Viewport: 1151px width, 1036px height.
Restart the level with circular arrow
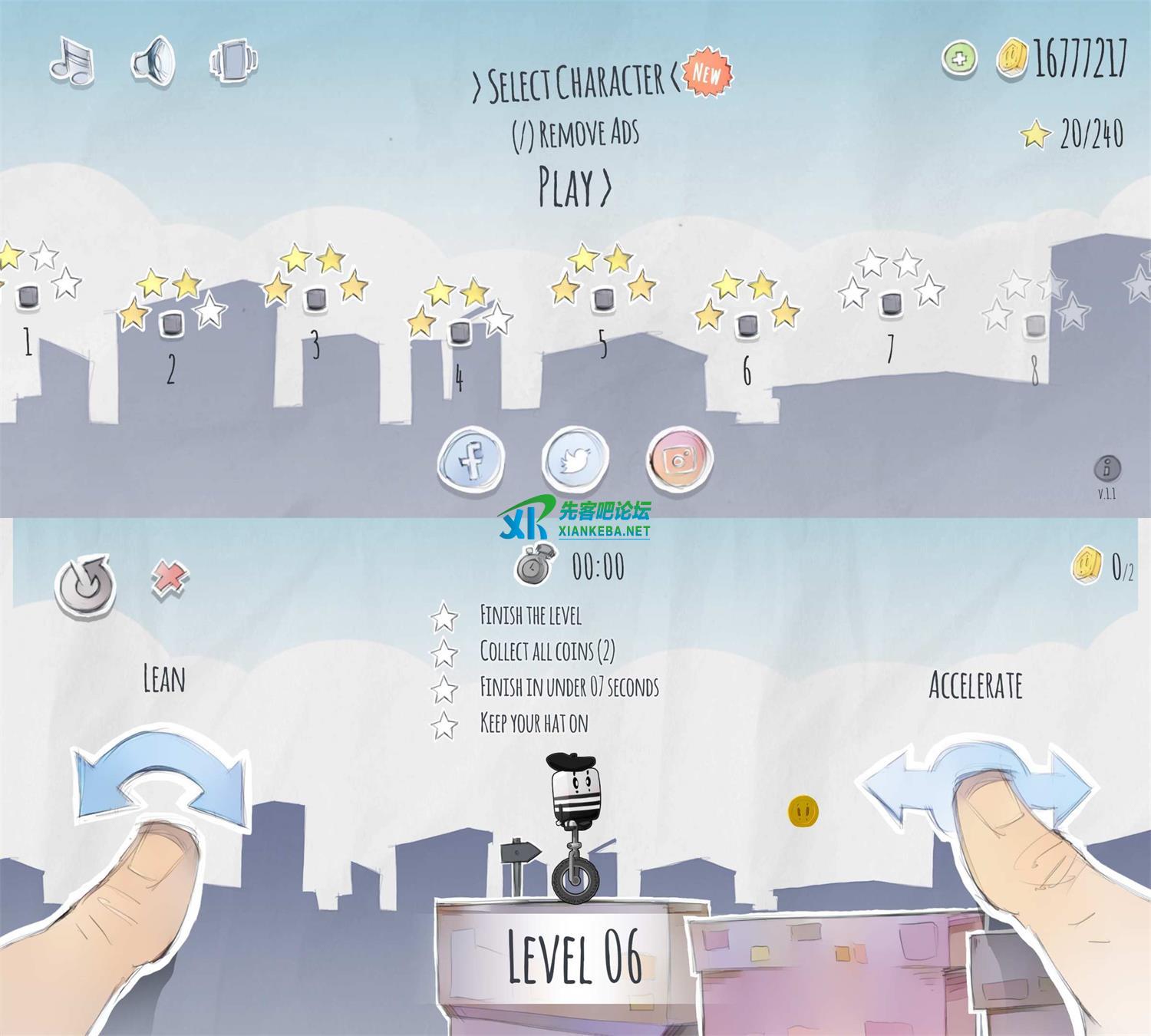pyautogui.click(x=85, y=586)
